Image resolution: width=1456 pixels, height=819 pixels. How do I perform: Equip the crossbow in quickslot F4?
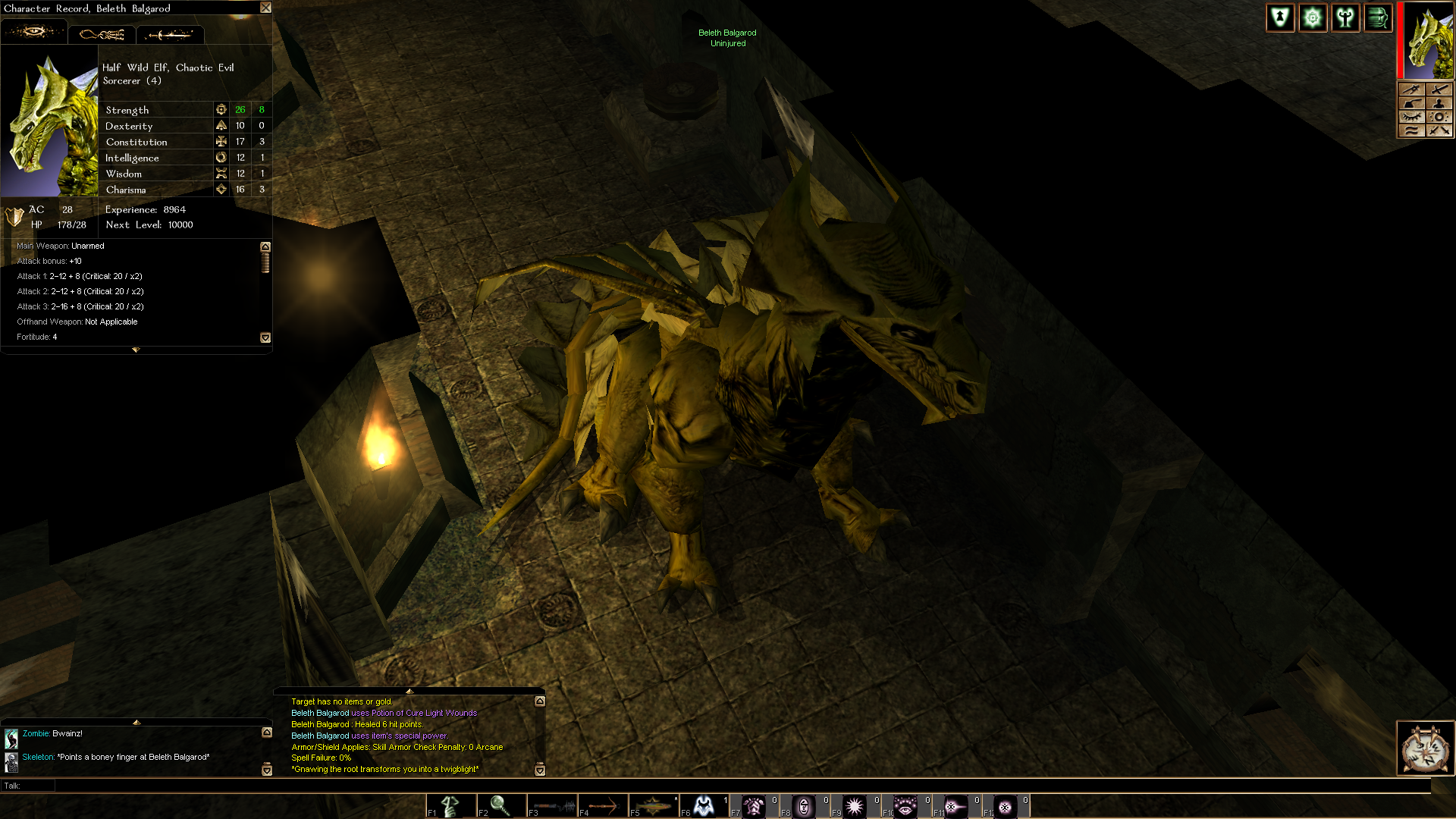point(603,806)
